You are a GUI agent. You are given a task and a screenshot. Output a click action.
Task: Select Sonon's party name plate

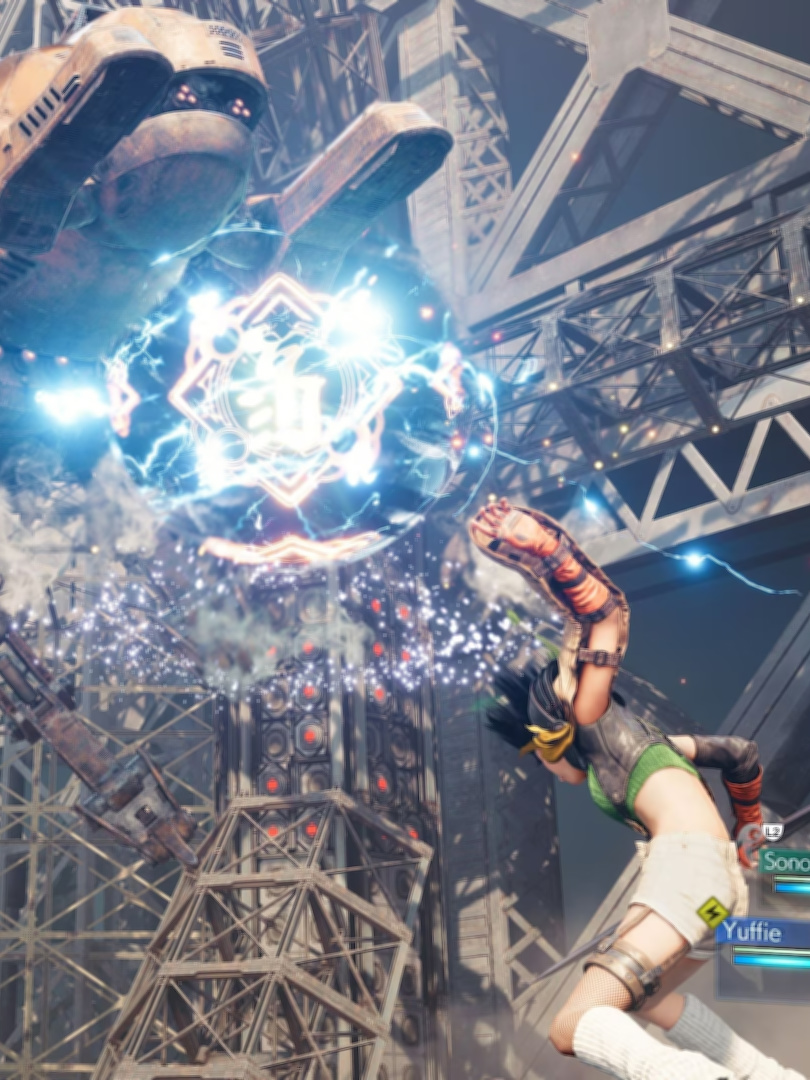[x=785, y=861]
